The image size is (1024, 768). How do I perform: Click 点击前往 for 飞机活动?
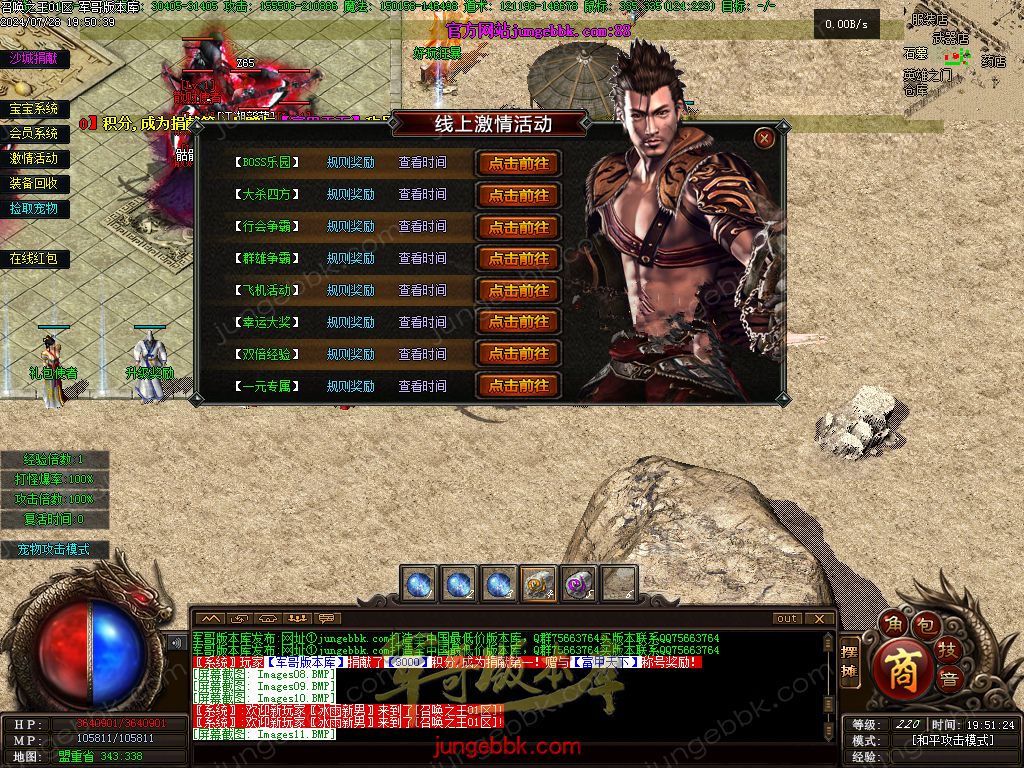pyautogui.click(x=518, y=291)
